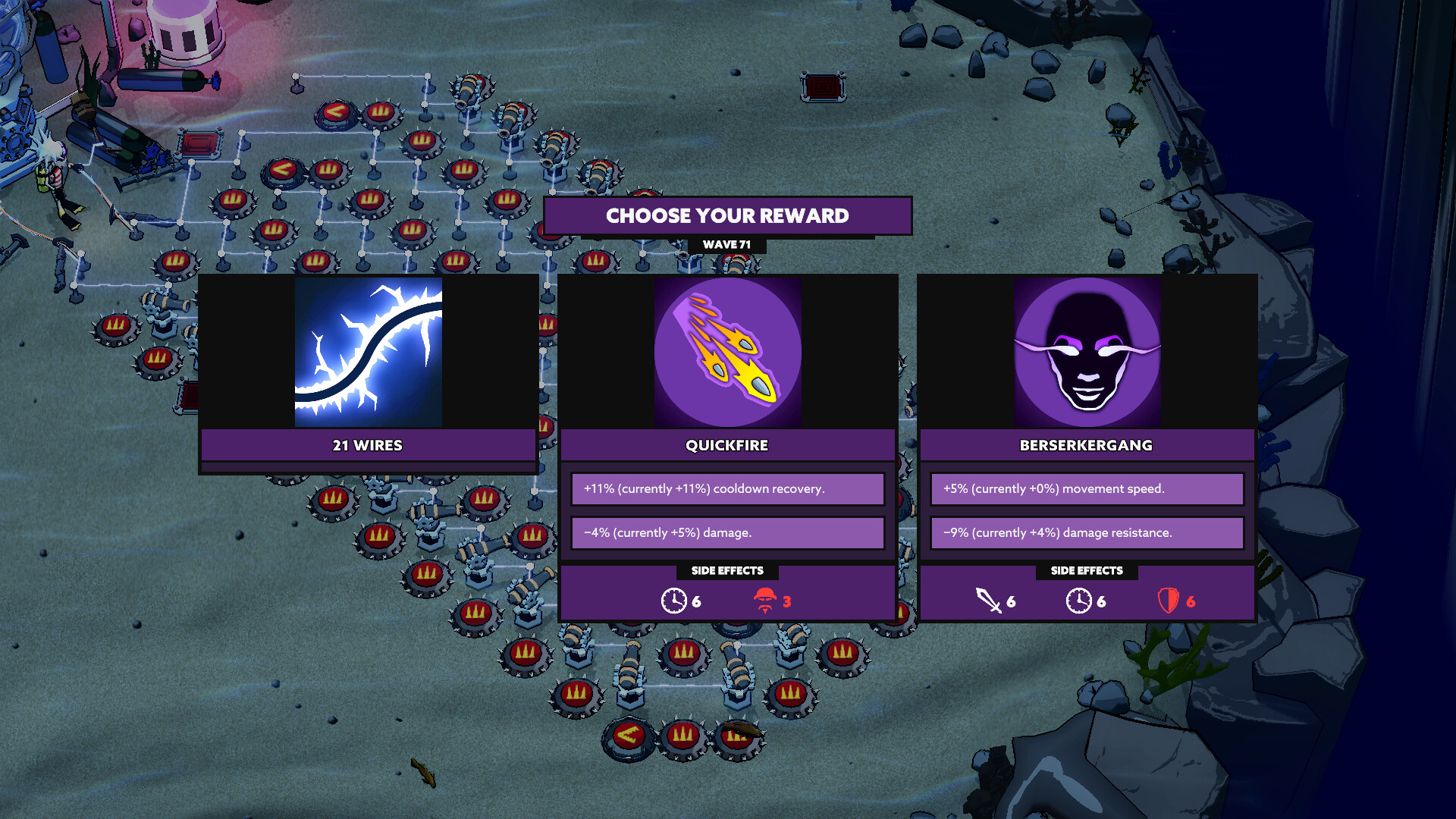Select the damage penalty row under Quickfire

[727, 532]
